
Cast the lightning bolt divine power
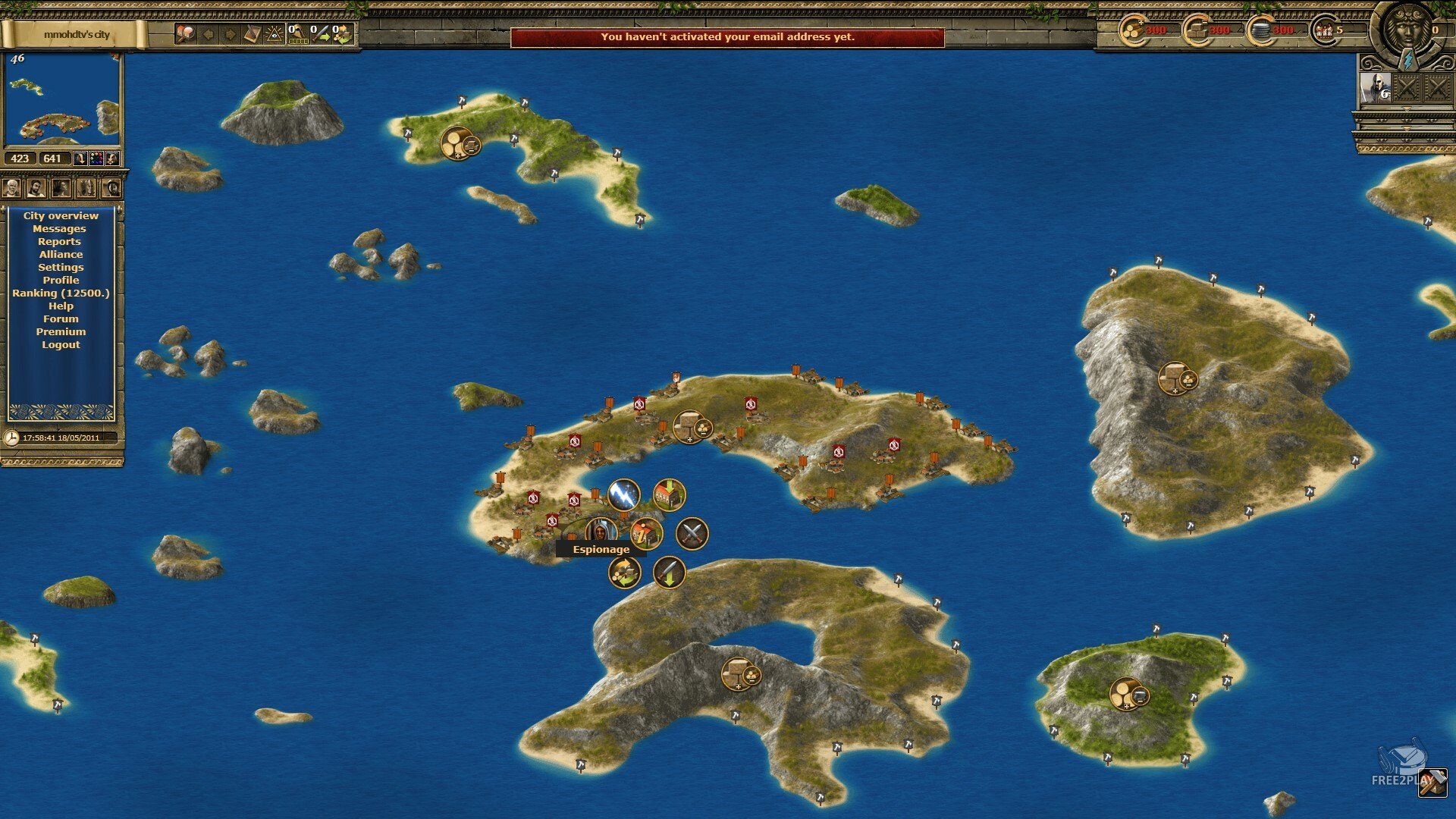[x=623, y=494]
